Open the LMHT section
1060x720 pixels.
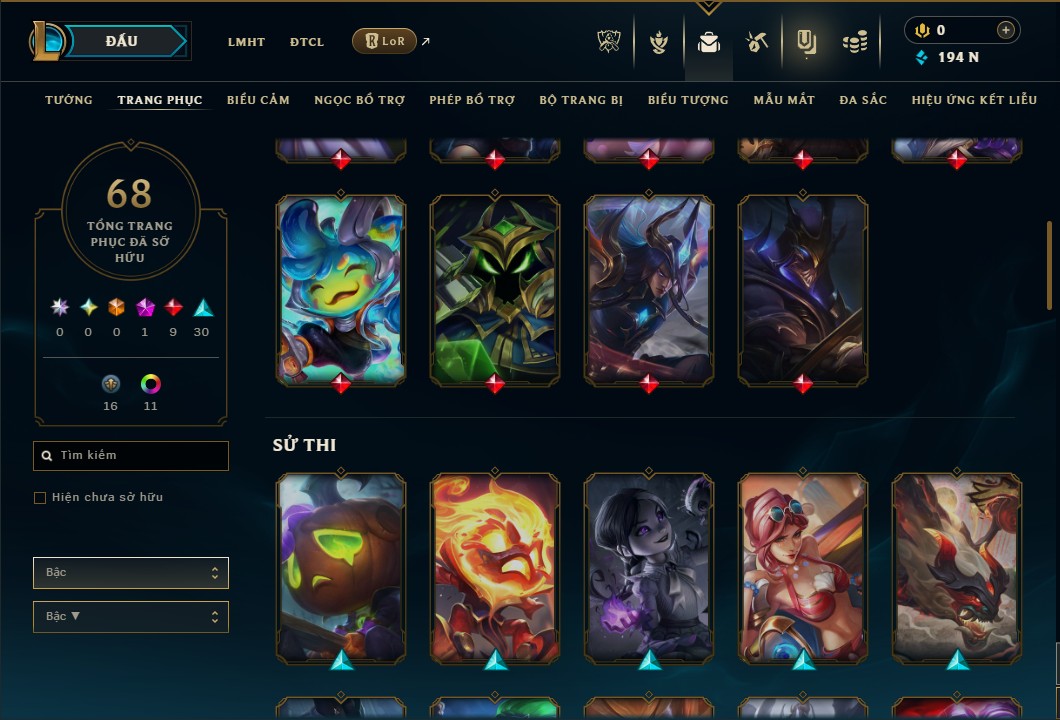(246, 42)
